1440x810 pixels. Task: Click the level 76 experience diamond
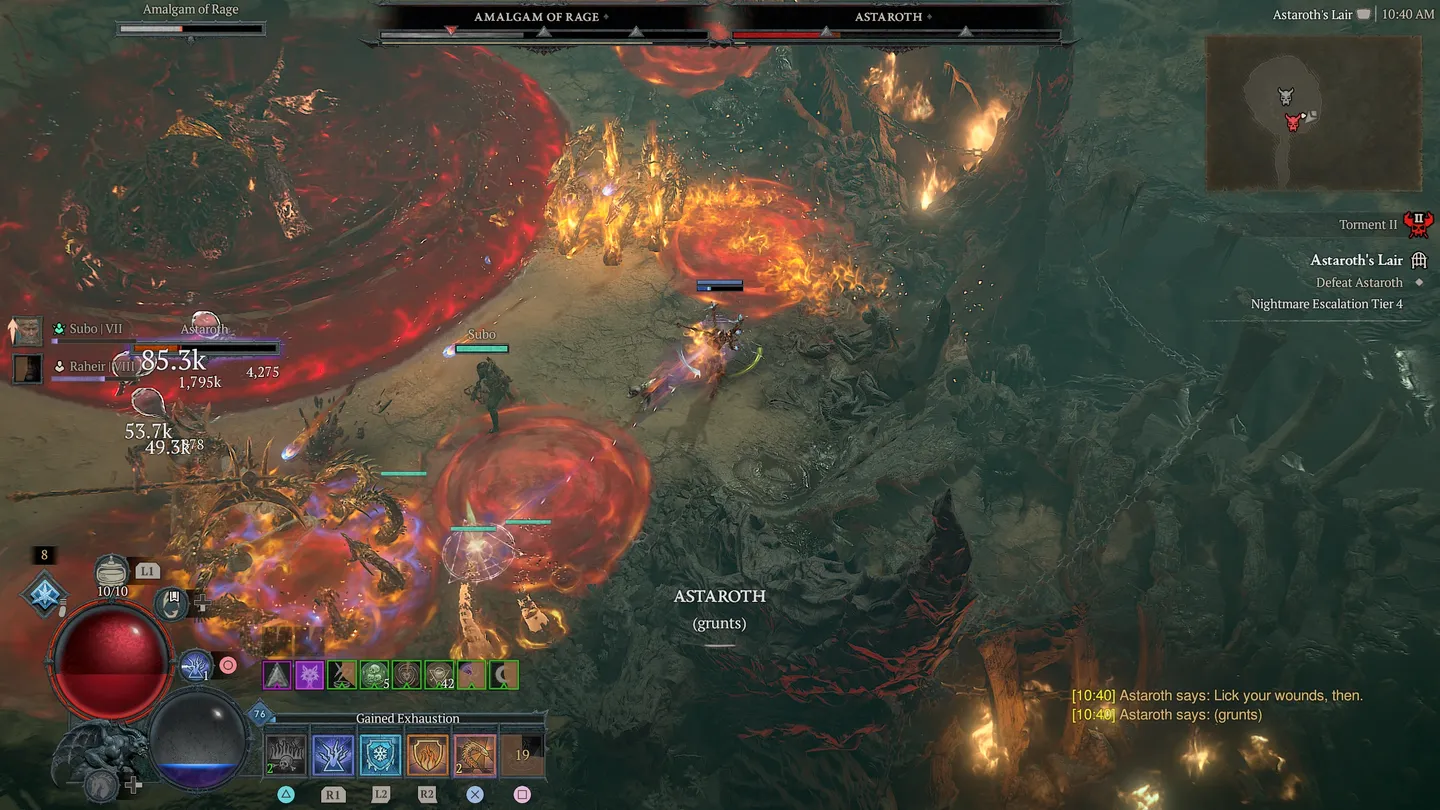click(259, 713)
